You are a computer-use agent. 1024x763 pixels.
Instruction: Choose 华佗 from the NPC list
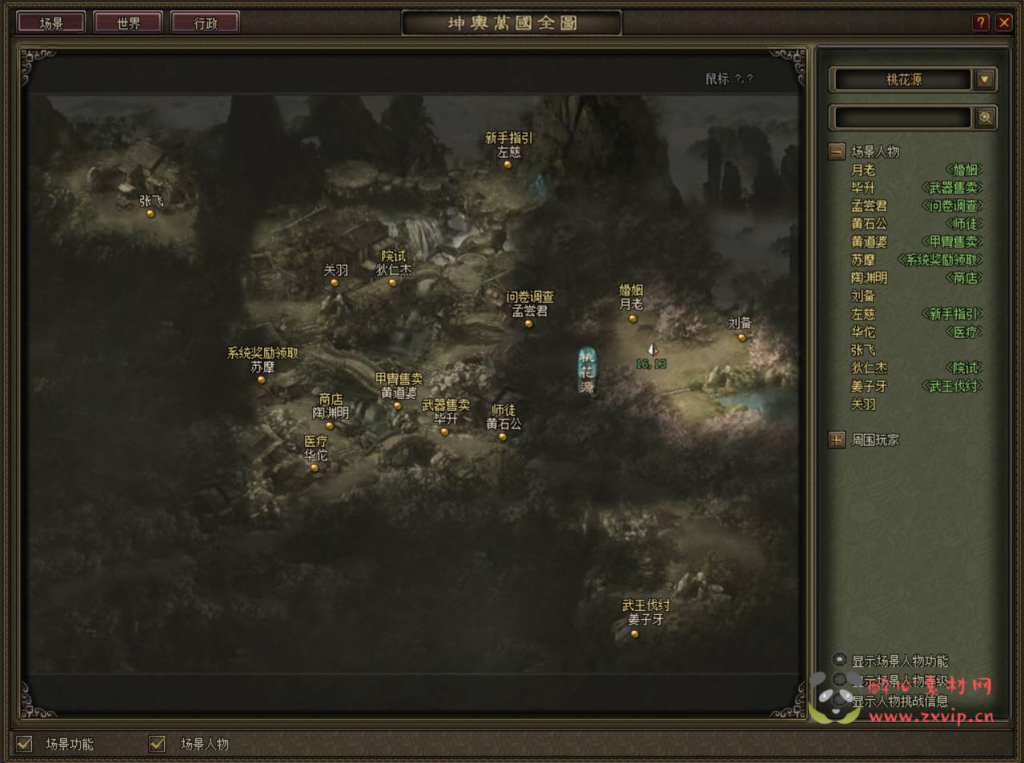(863, 332)
